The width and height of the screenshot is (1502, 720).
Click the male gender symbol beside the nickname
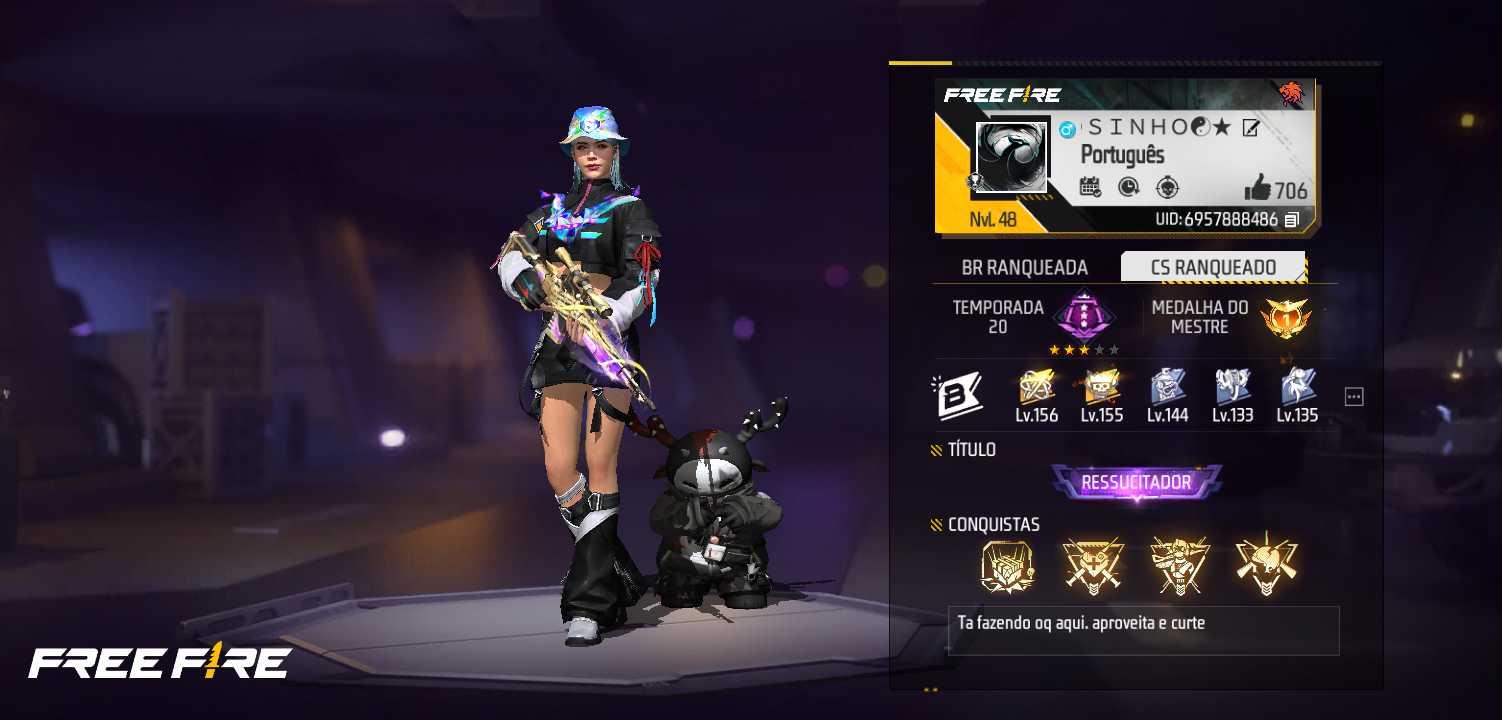click(x=1067, y=129)
